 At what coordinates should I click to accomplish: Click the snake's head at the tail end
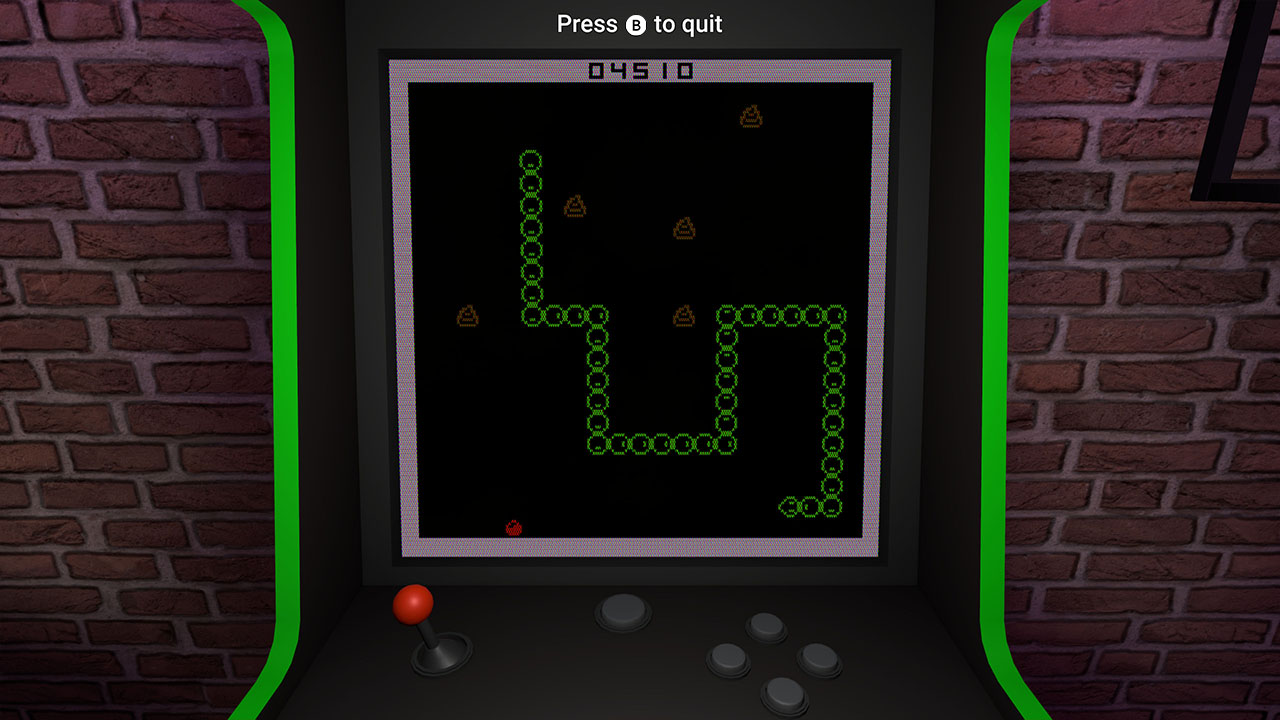(x=790, y=505)
